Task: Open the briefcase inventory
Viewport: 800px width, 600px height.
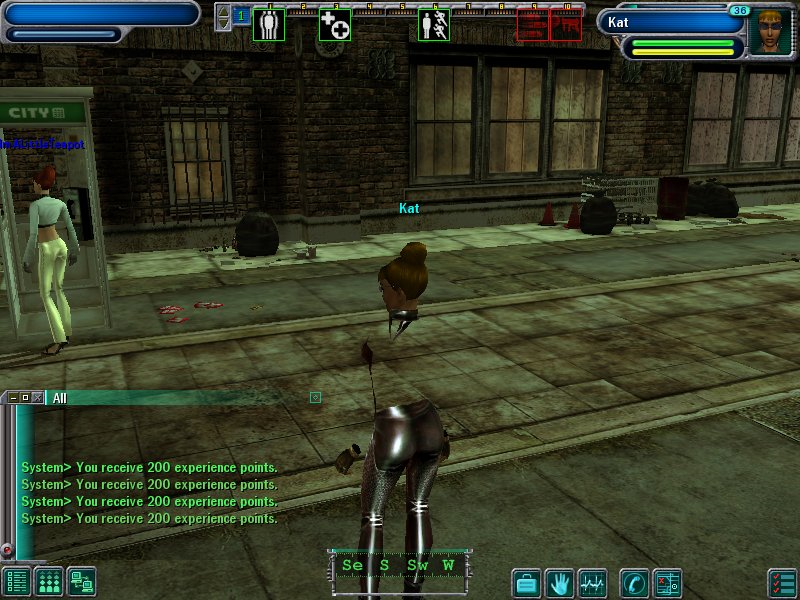Action: (527, 581)
